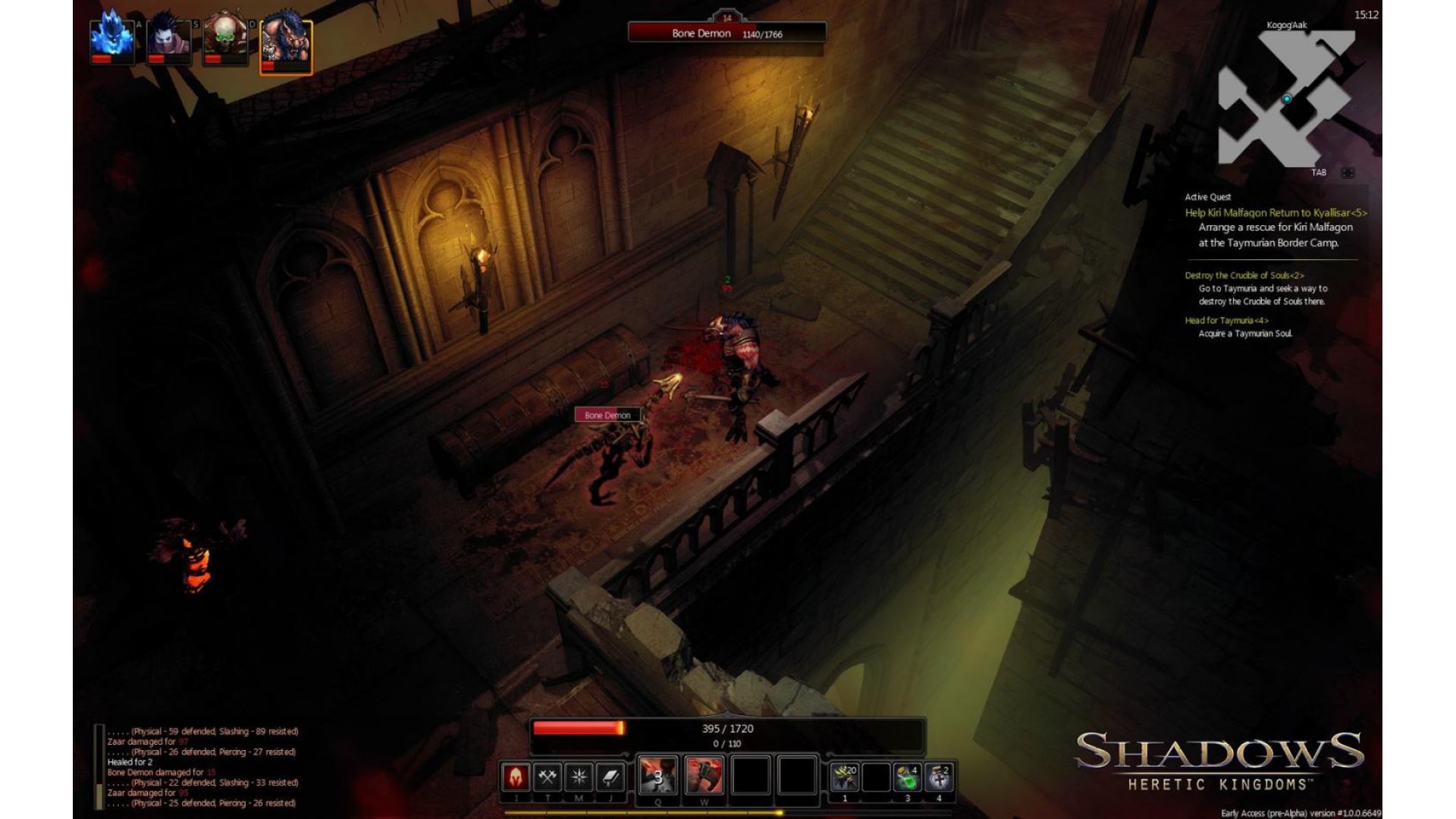Screen dimensions: 1456x819
Task: Open the crossed axes skills menu icon
Action: pos(548,777)
